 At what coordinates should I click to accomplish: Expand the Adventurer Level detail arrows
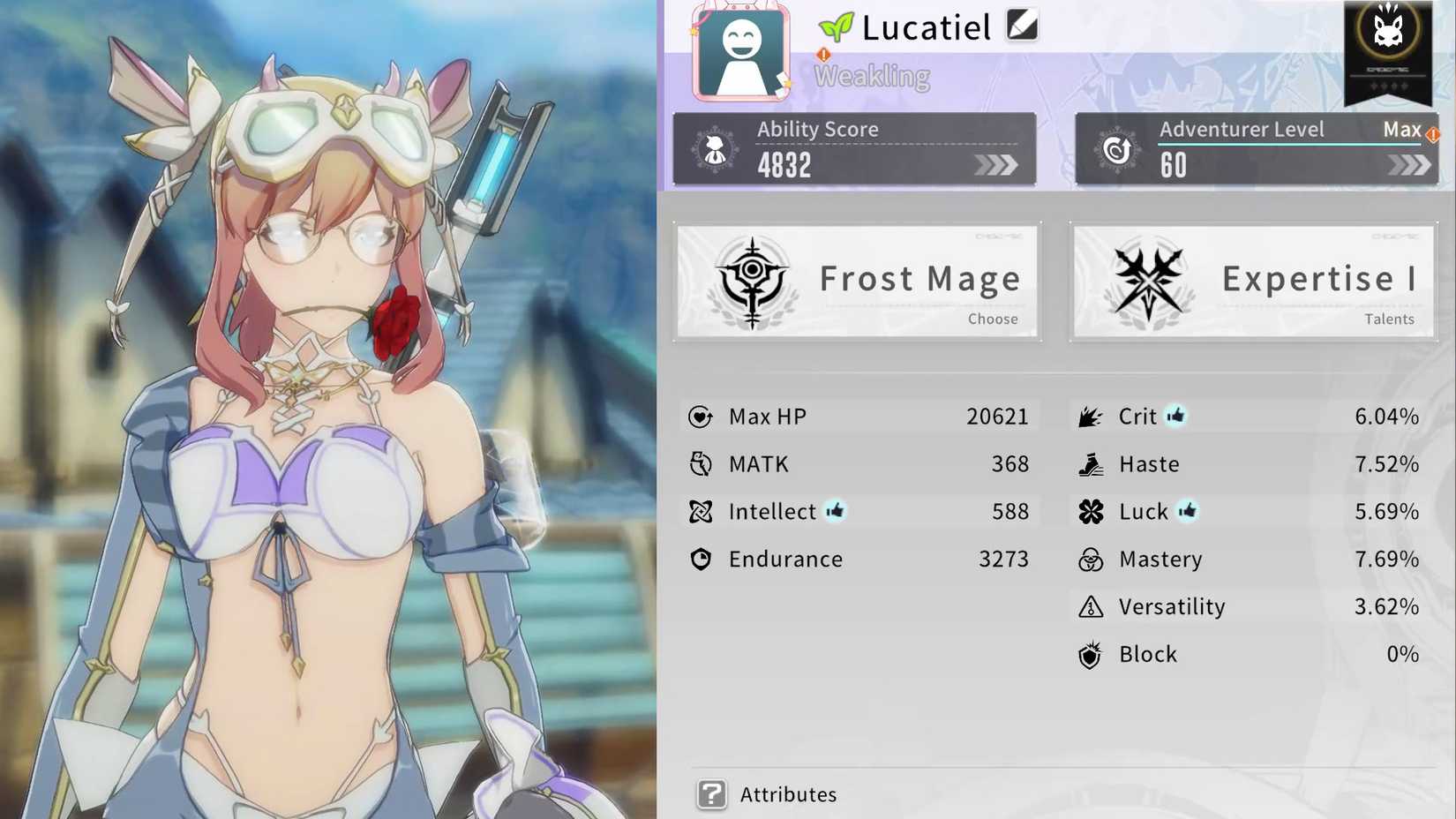point(1410,164)
